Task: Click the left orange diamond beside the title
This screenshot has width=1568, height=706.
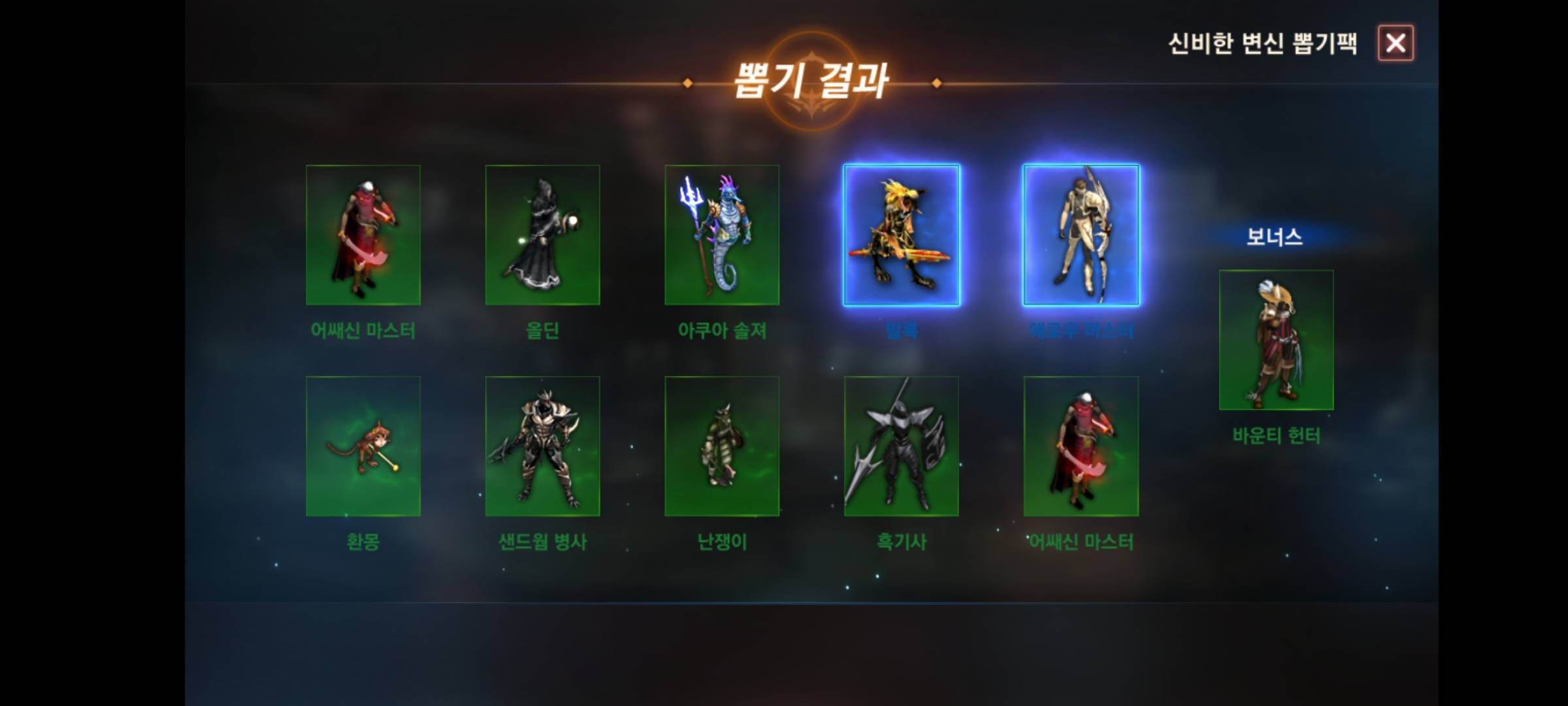Action: click(x=687, y=83)
